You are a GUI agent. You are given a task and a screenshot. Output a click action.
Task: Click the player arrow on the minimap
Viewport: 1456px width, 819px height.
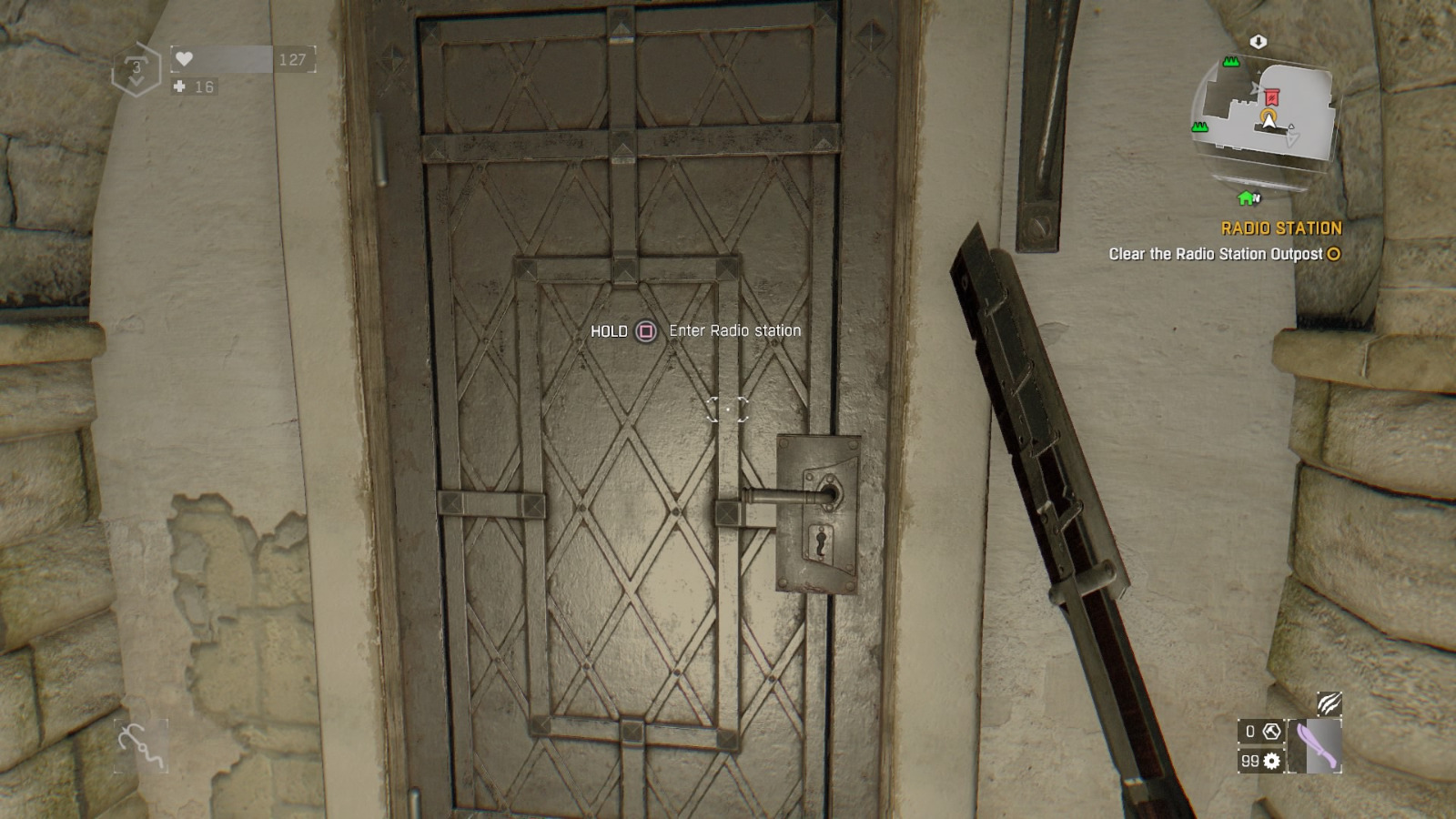click(x=1269, y=119)
